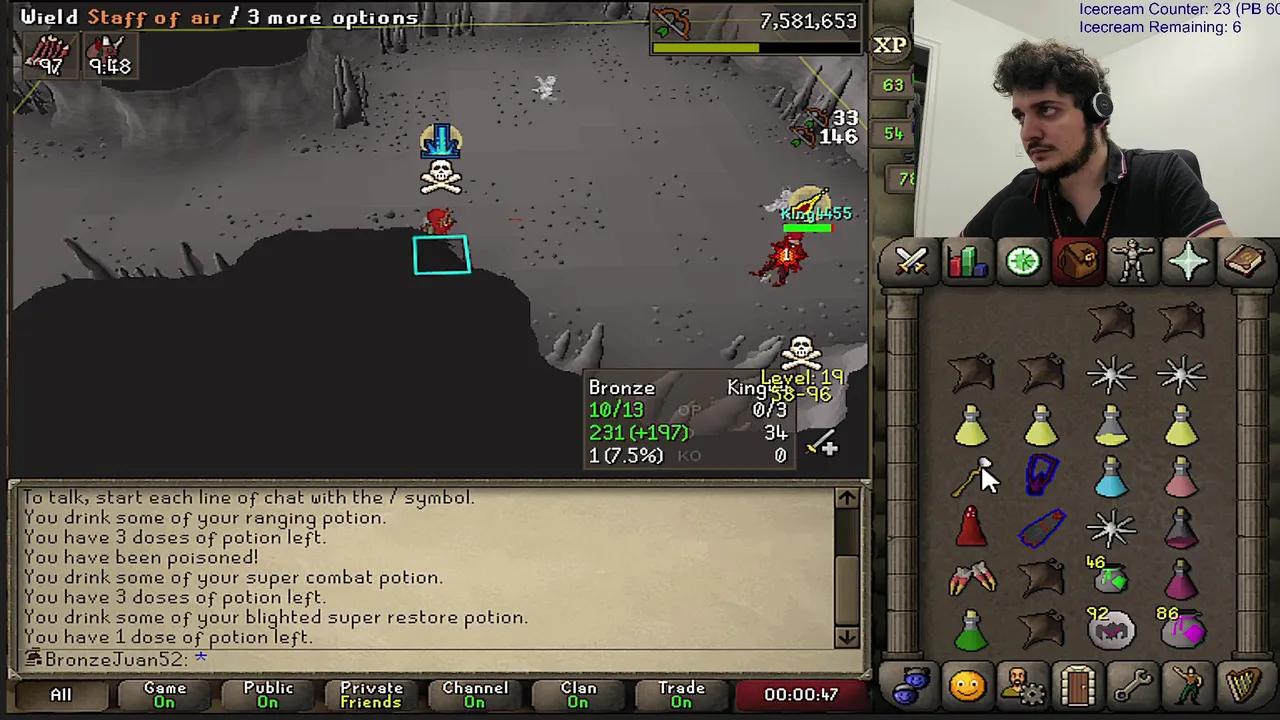Open the Magic spellbook tab

point(1243,262)
